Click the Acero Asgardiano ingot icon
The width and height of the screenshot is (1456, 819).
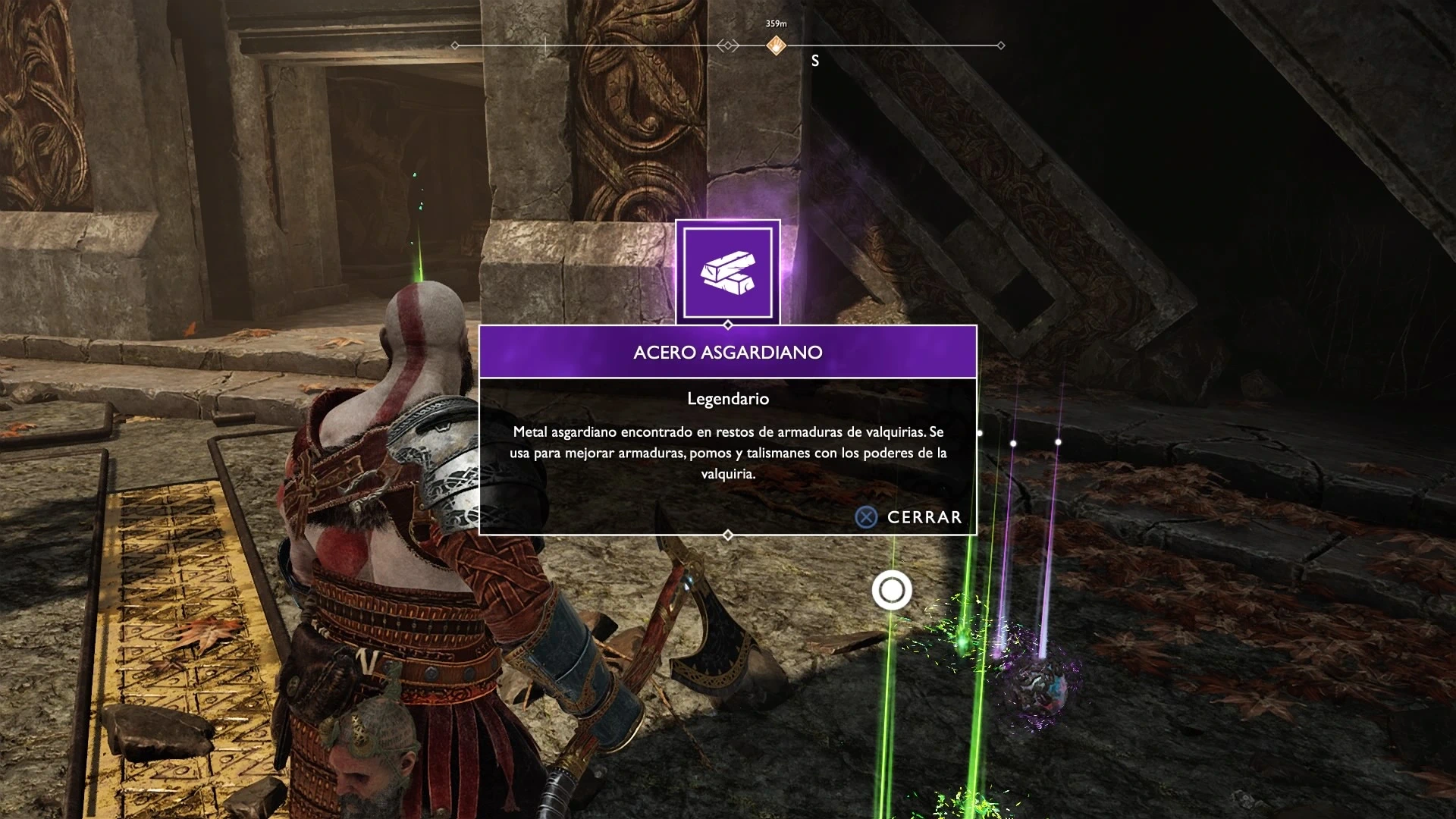pyautogui.click(x=728, y=273)
